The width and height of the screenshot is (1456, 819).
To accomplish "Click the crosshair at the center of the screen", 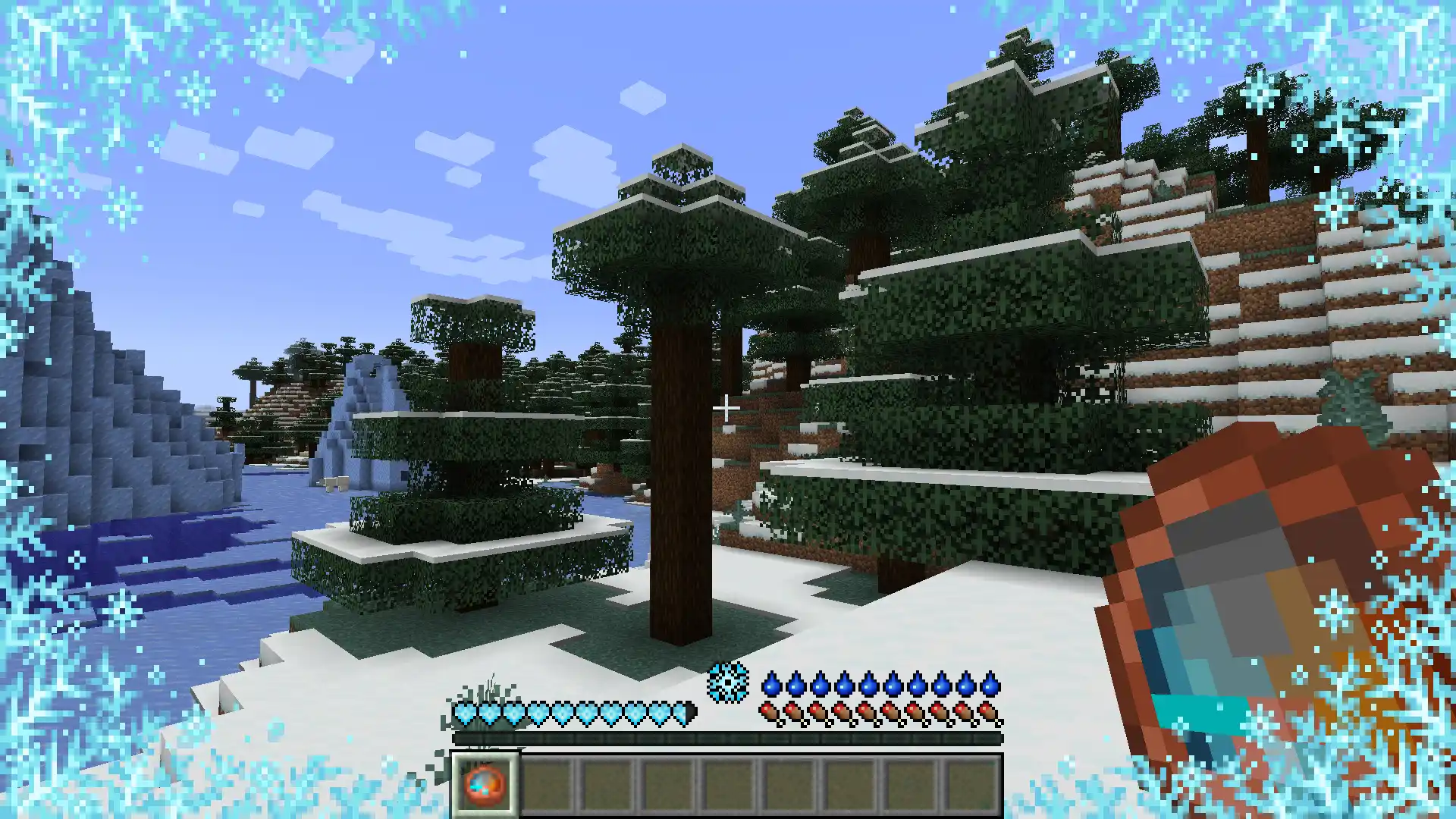I will [726, 407].
